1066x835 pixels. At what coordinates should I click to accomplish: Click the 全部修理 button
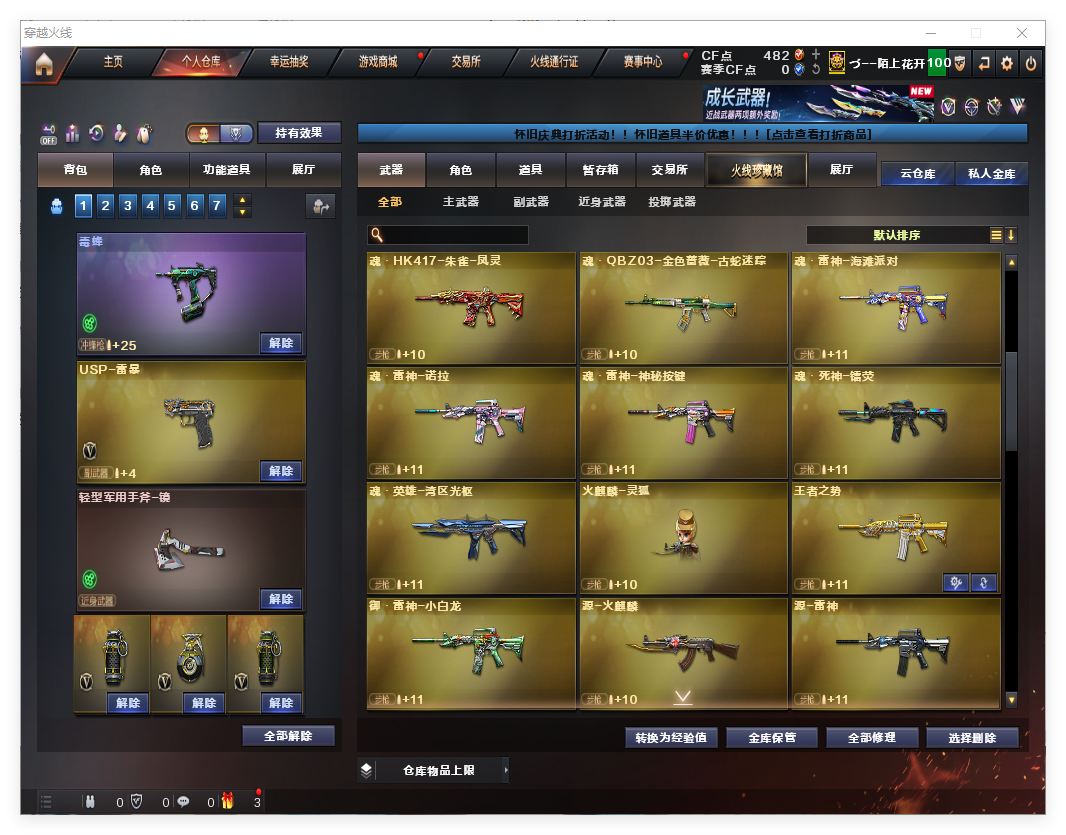(870, 738)
